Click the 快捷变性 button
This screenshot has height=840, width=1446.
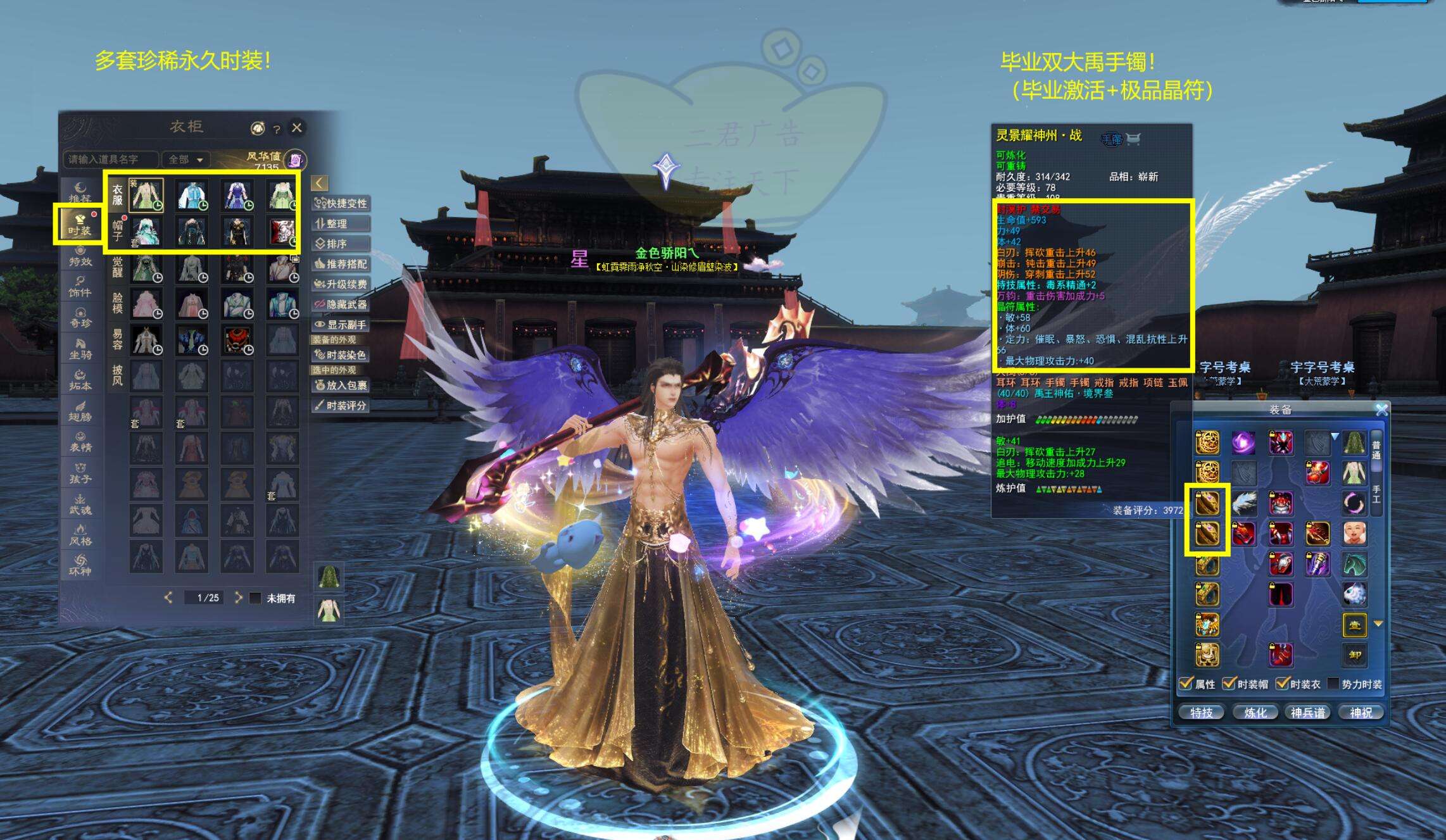pos(341,203)
